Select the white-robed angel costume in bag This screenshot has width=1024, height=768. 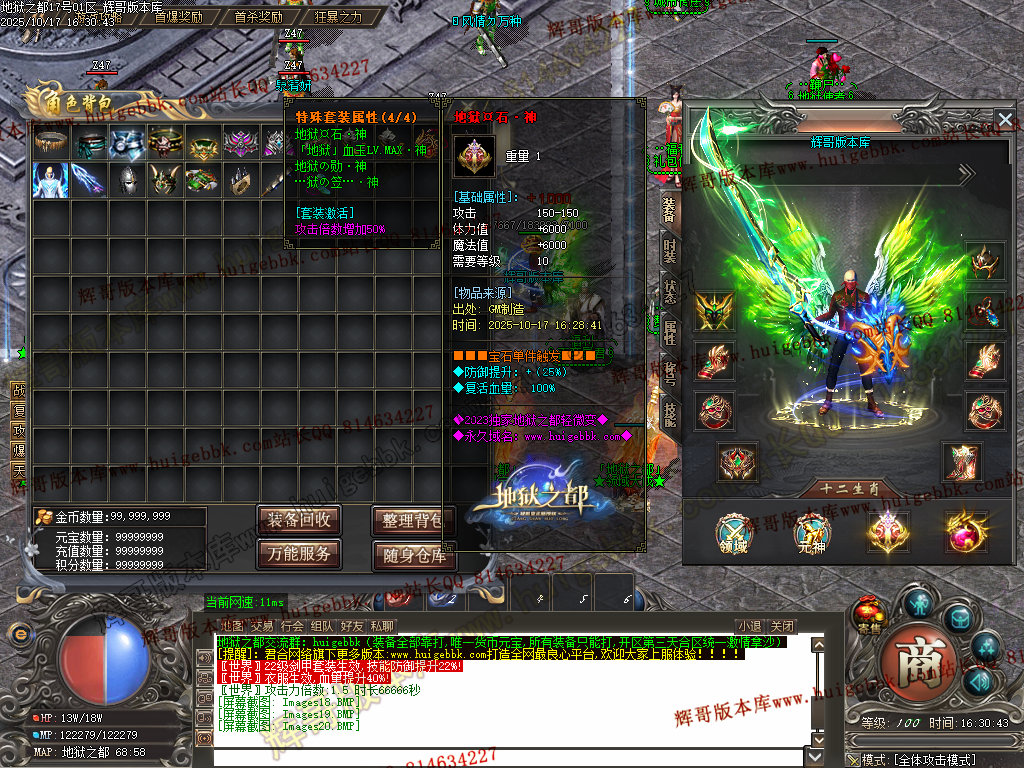pos(50,180)
